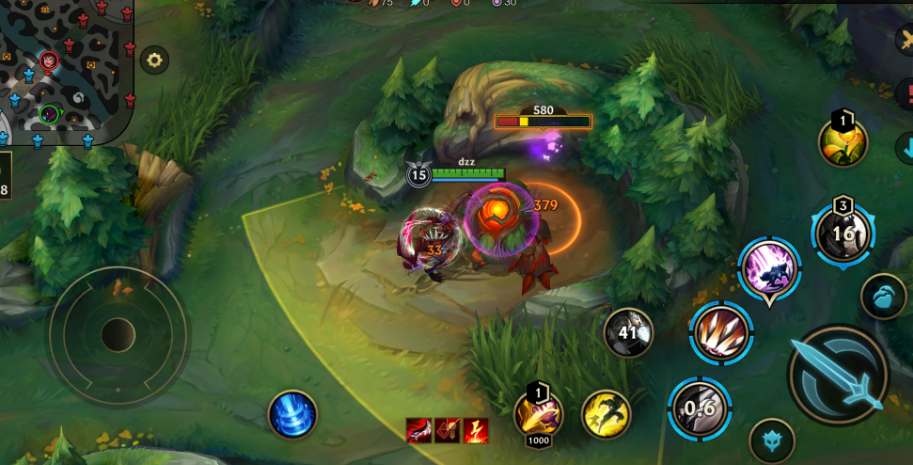Screen dimensions: 913x465
Task: Place the yellow plant ward trinket
Action: [x=843, y=142]
